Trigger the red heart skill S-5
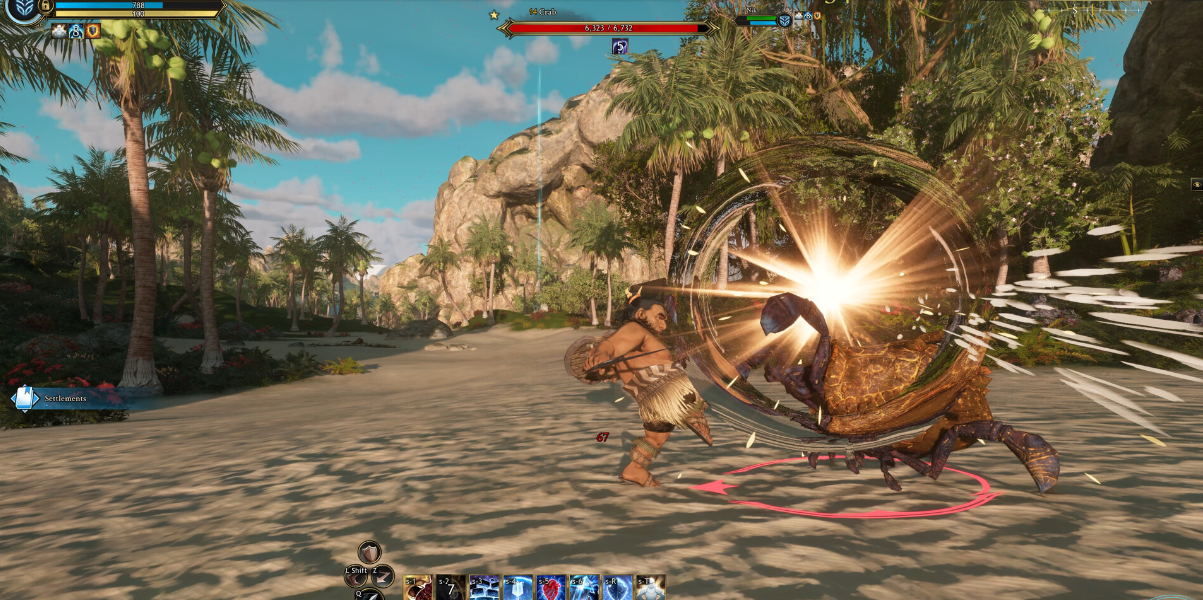Viewport: 1203px width, 600px height. 551,588
